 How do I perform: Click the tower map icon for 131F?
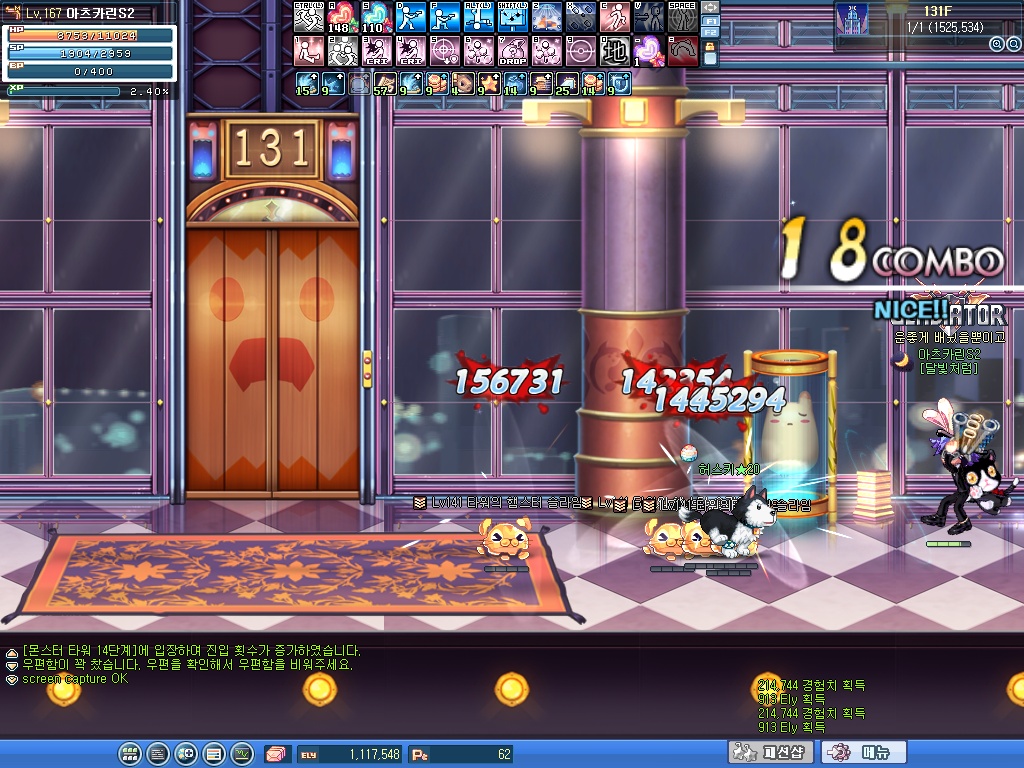coord(852,19)
